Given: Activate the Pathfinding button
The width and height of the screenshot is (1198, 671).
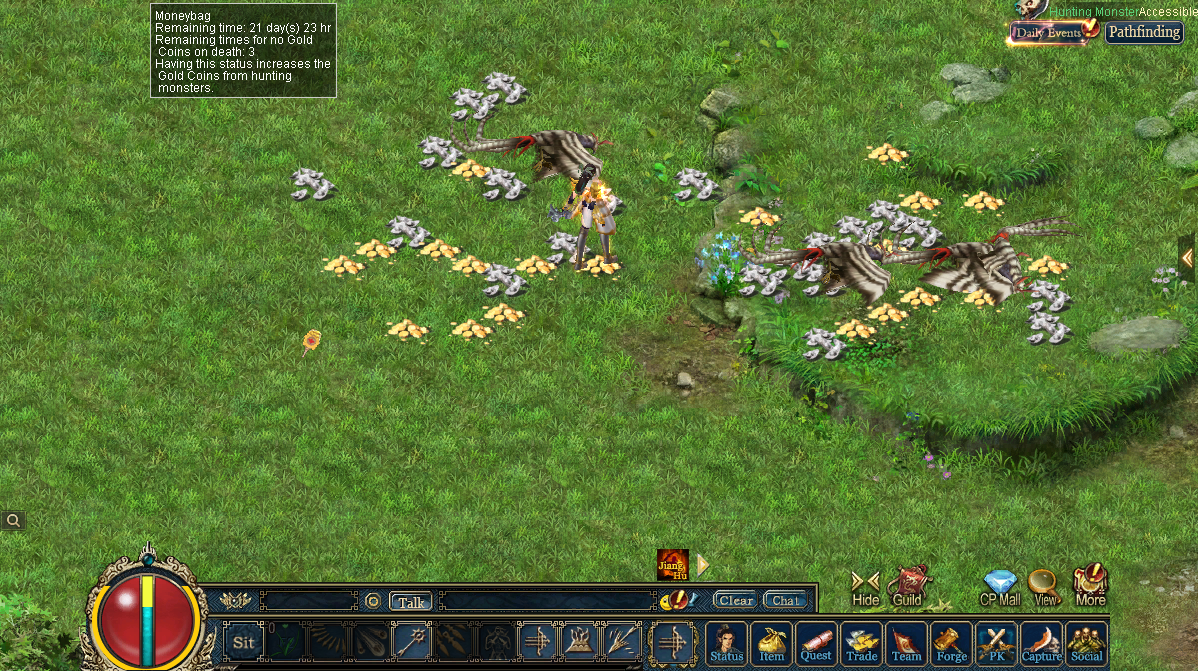Looking at the screenshot, I should (x=1143, y=32).
